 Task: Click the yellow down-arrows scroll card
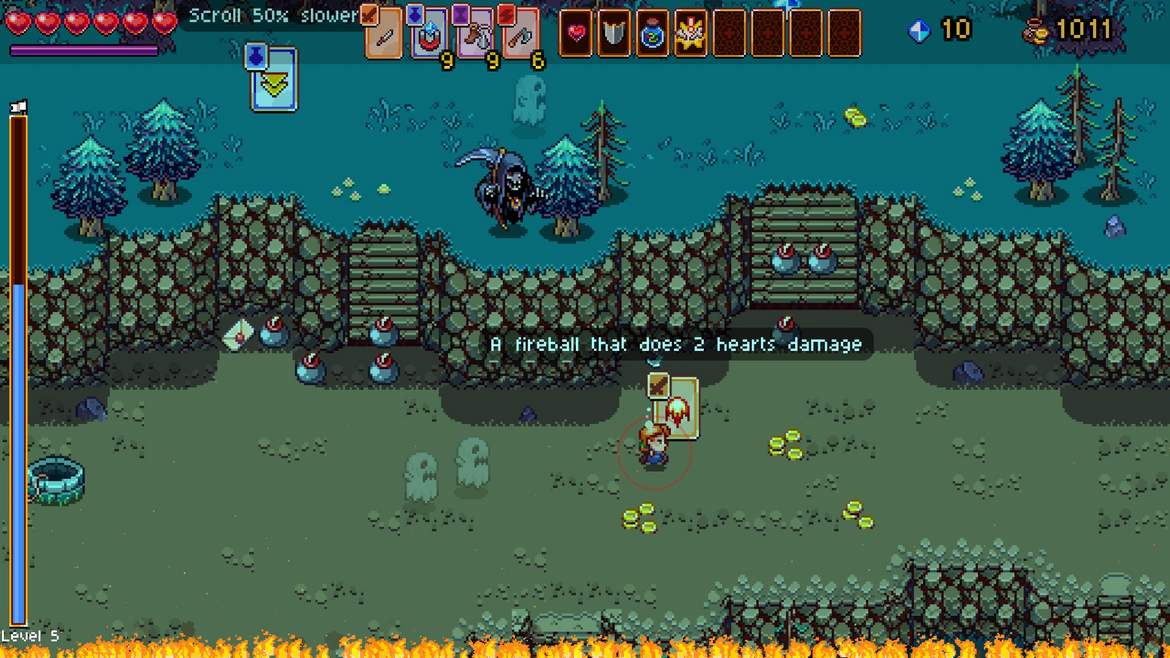coord(273,79)
